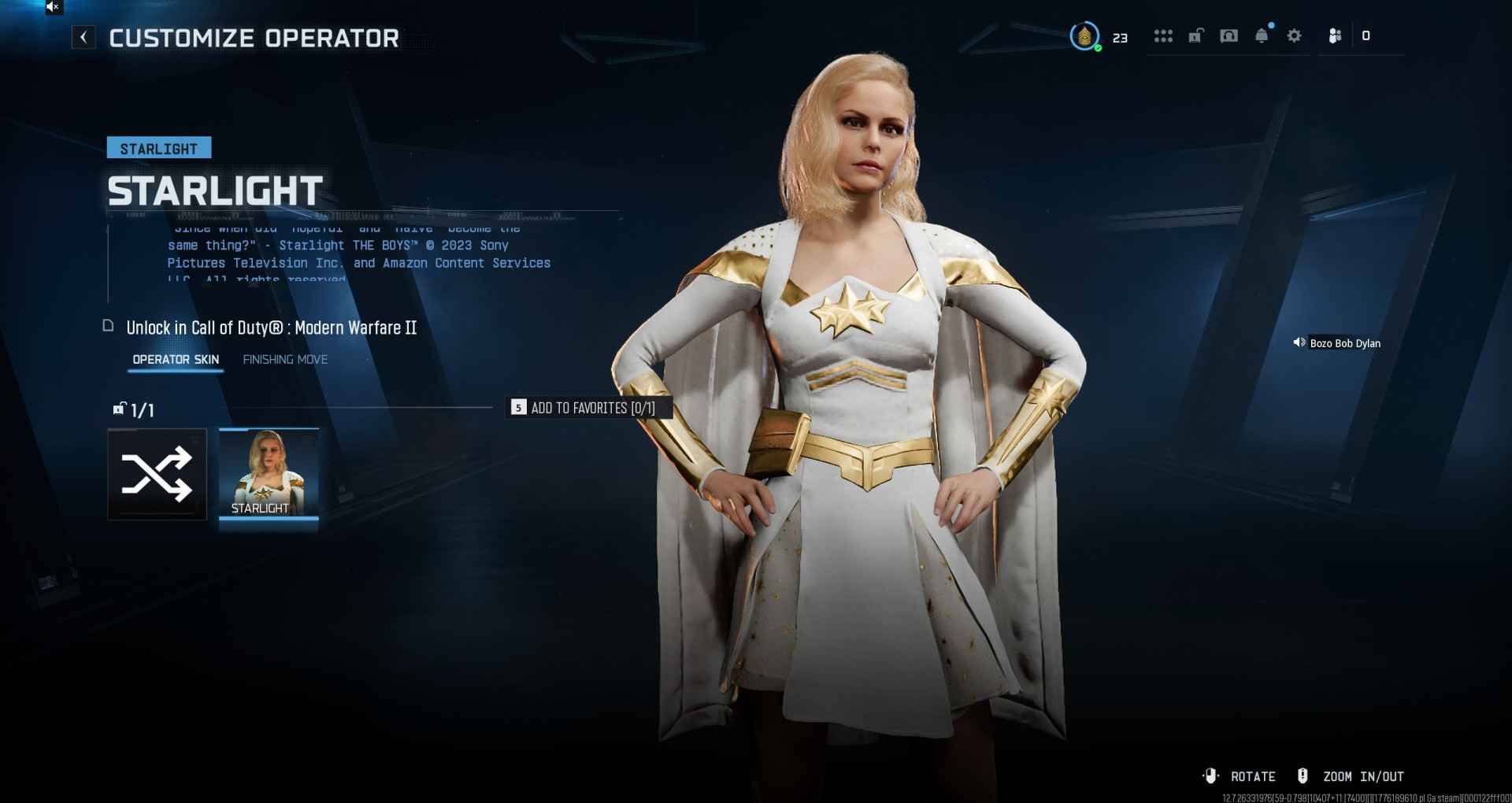
Task: Open the nine-dot grid menu
Action: [1163, 36]
